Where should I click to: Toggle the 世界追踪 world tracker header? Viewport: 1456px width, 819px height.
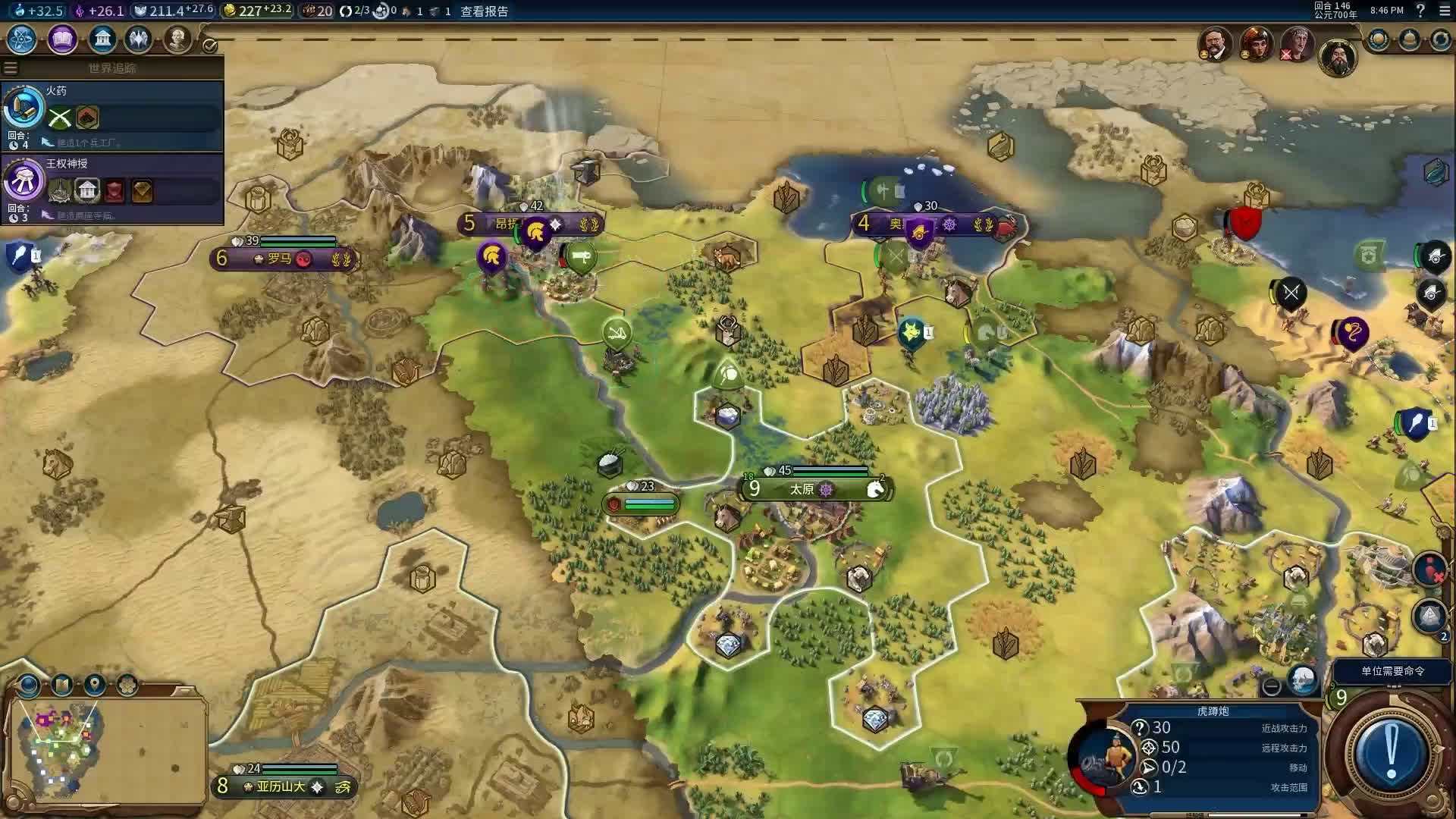click(112, 68)
